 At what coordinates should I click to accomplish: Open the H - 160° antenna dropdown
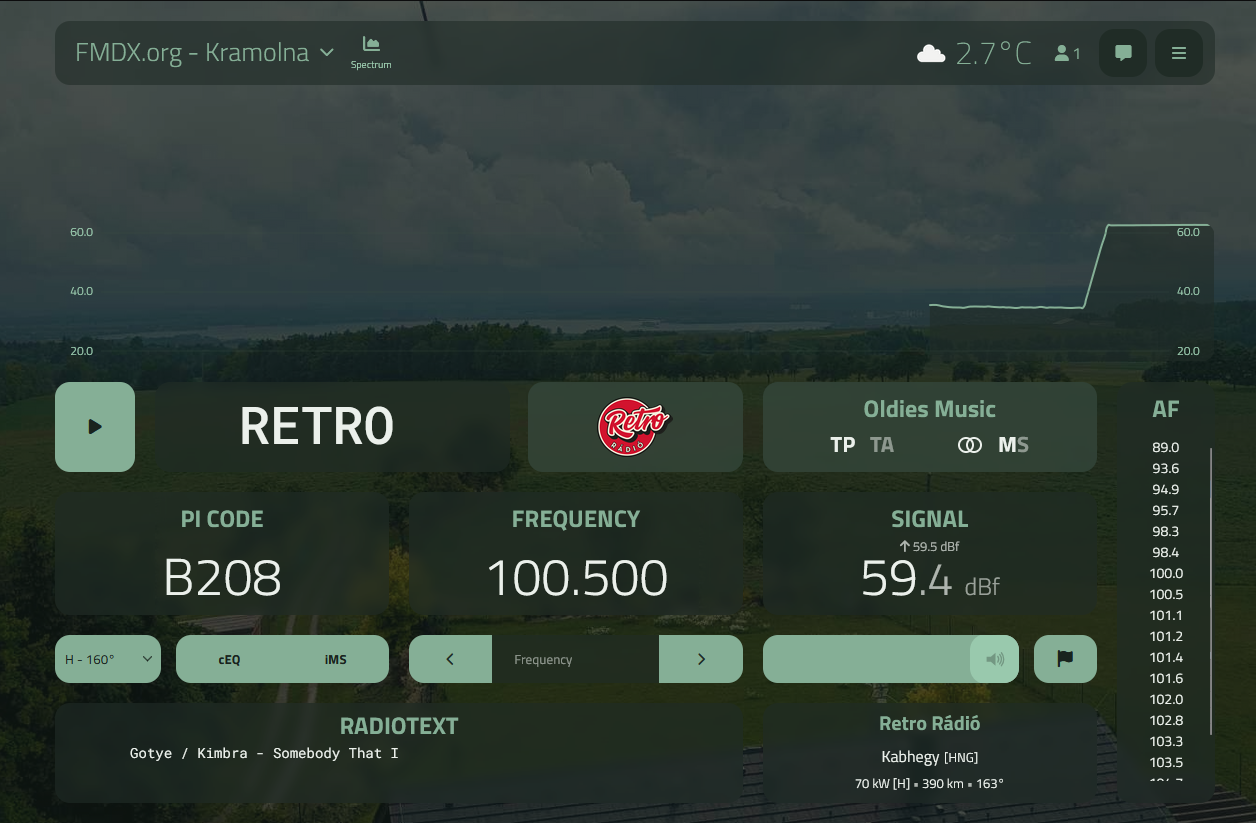[x=108, y=659]
